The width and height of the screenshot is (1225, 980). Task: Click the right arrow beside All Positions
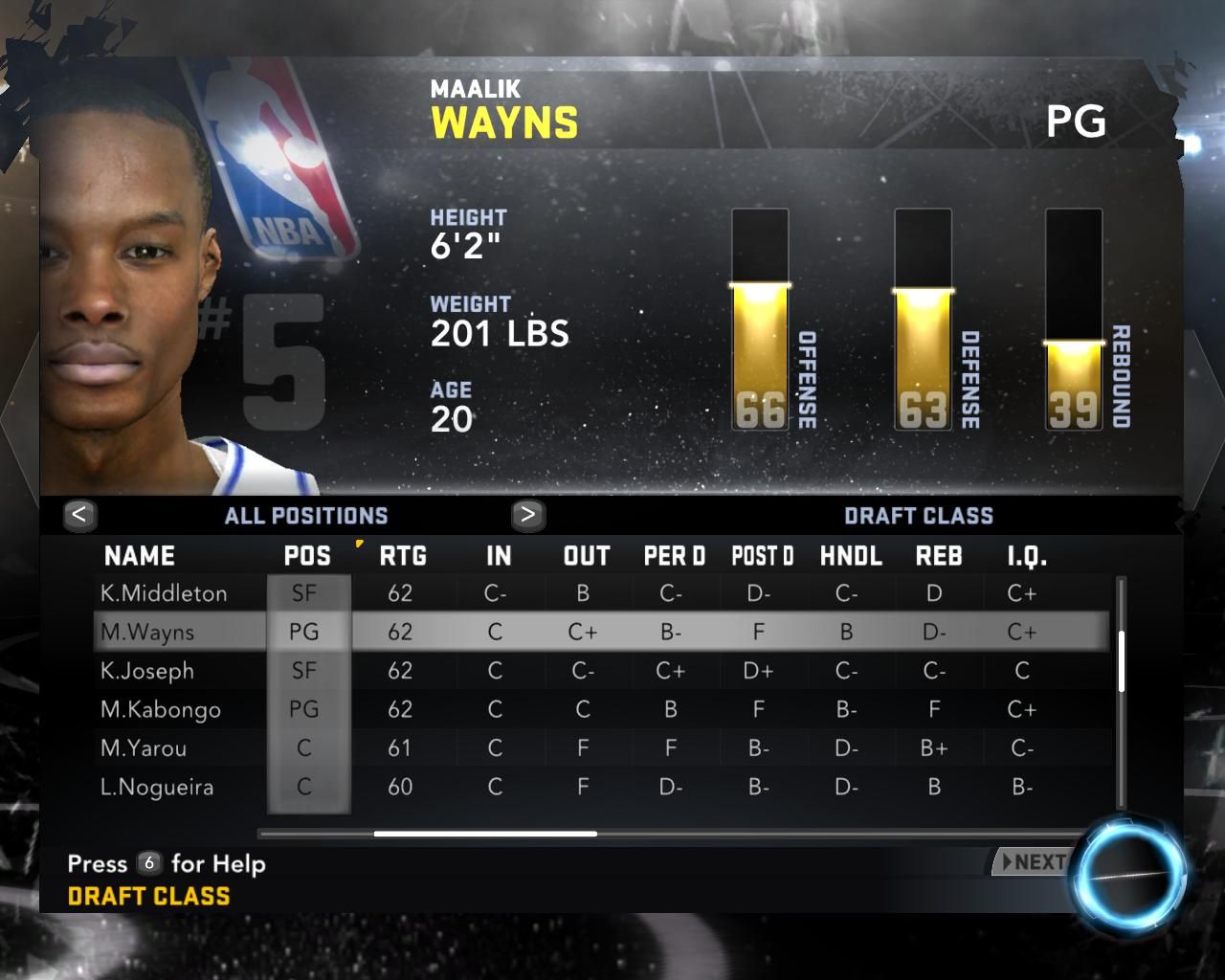click(527, 515)
